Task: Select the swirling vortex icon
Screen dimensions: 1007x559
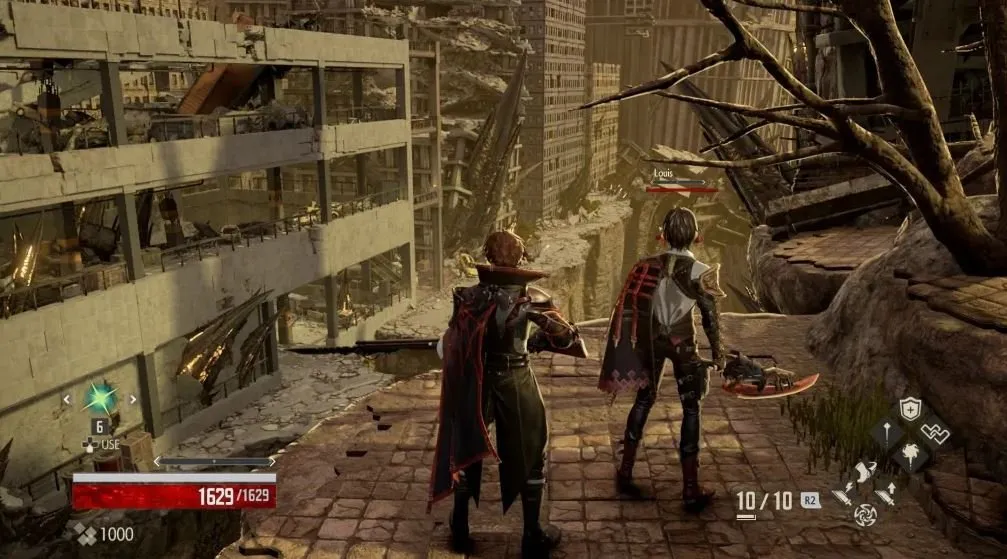Action: [x=864, y=515]
